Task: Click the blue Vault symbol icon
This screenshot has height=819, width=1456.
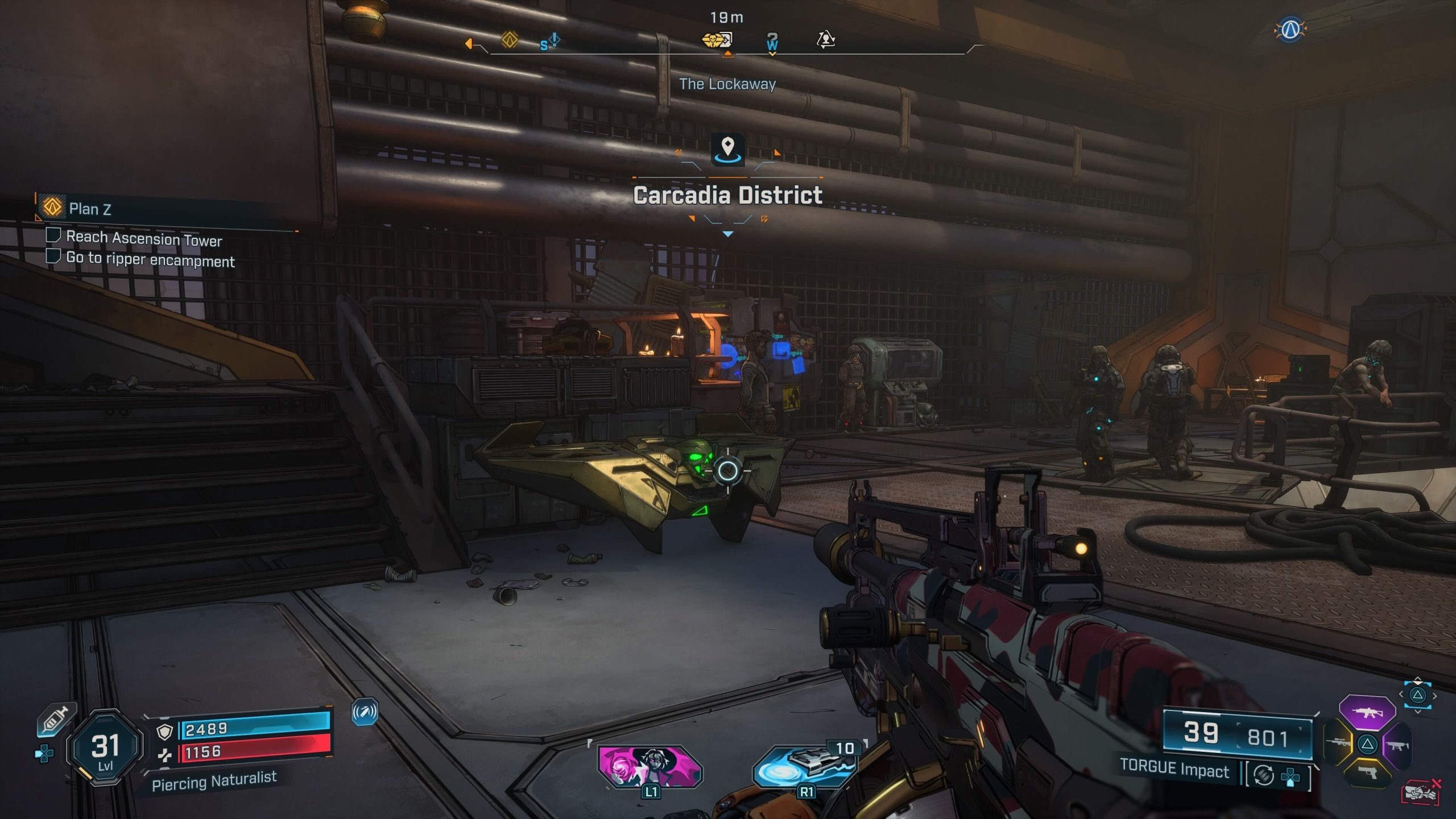Action: coord(1290,29)
